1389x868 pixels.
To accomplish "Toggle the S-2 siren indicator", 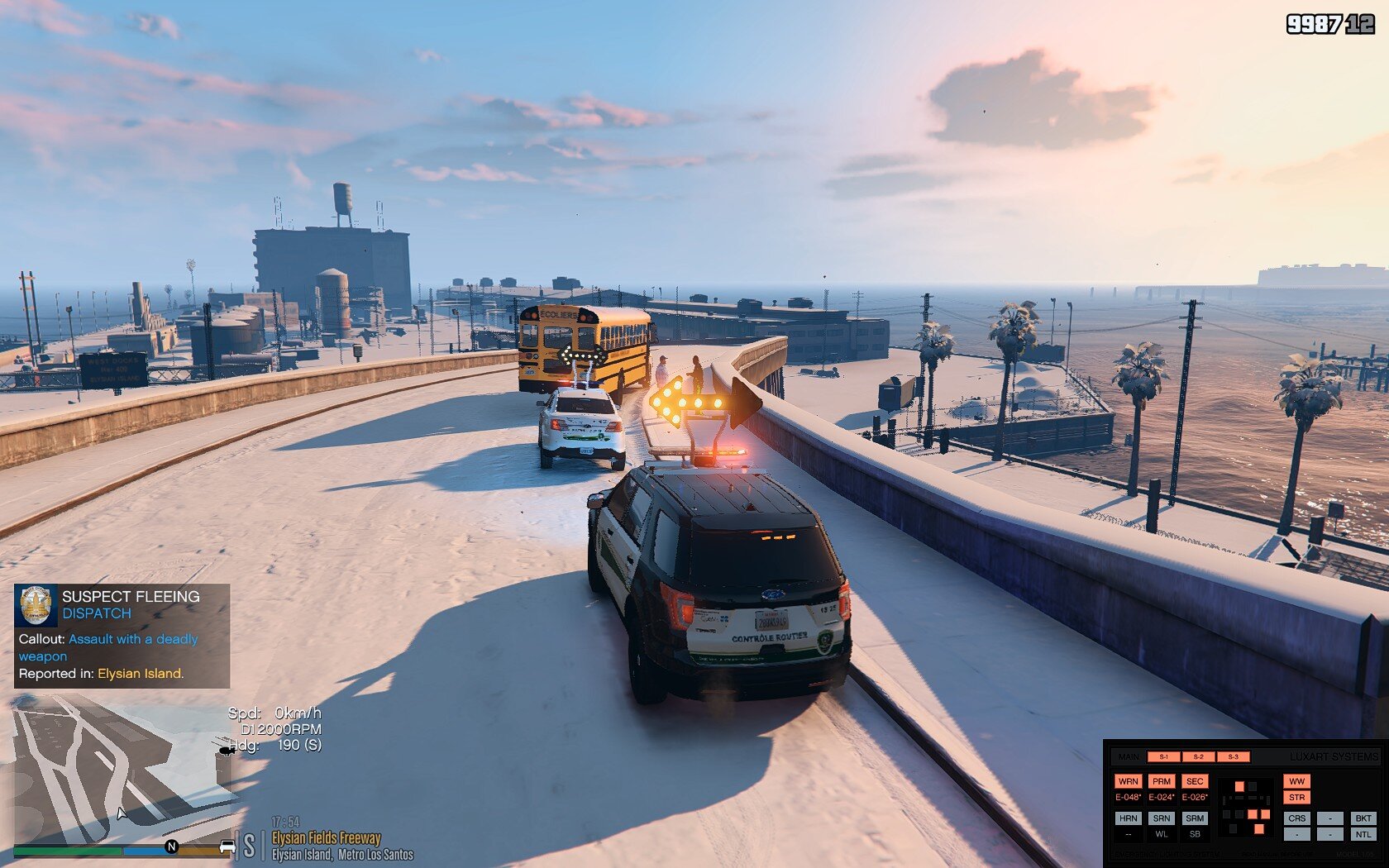I will (x=1198, y=756).
